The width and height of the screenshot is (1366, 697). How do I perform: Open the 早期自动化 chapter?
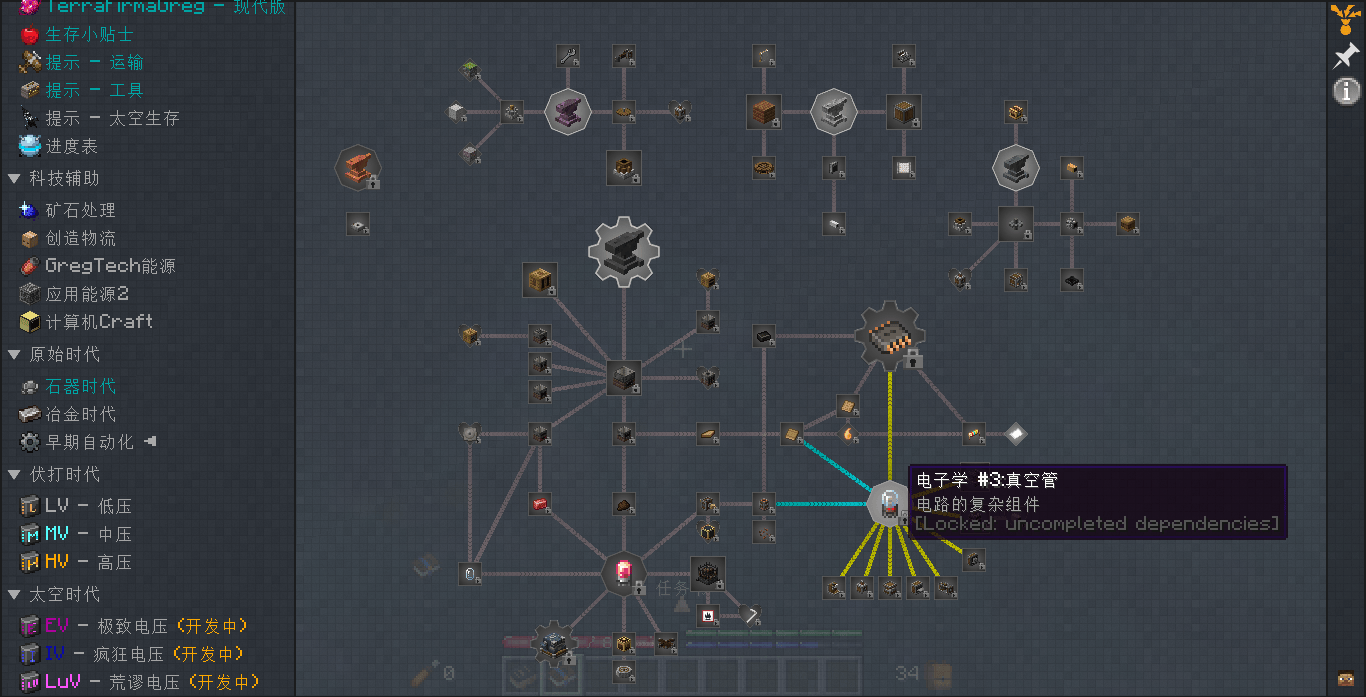click(x=89, y=442)
